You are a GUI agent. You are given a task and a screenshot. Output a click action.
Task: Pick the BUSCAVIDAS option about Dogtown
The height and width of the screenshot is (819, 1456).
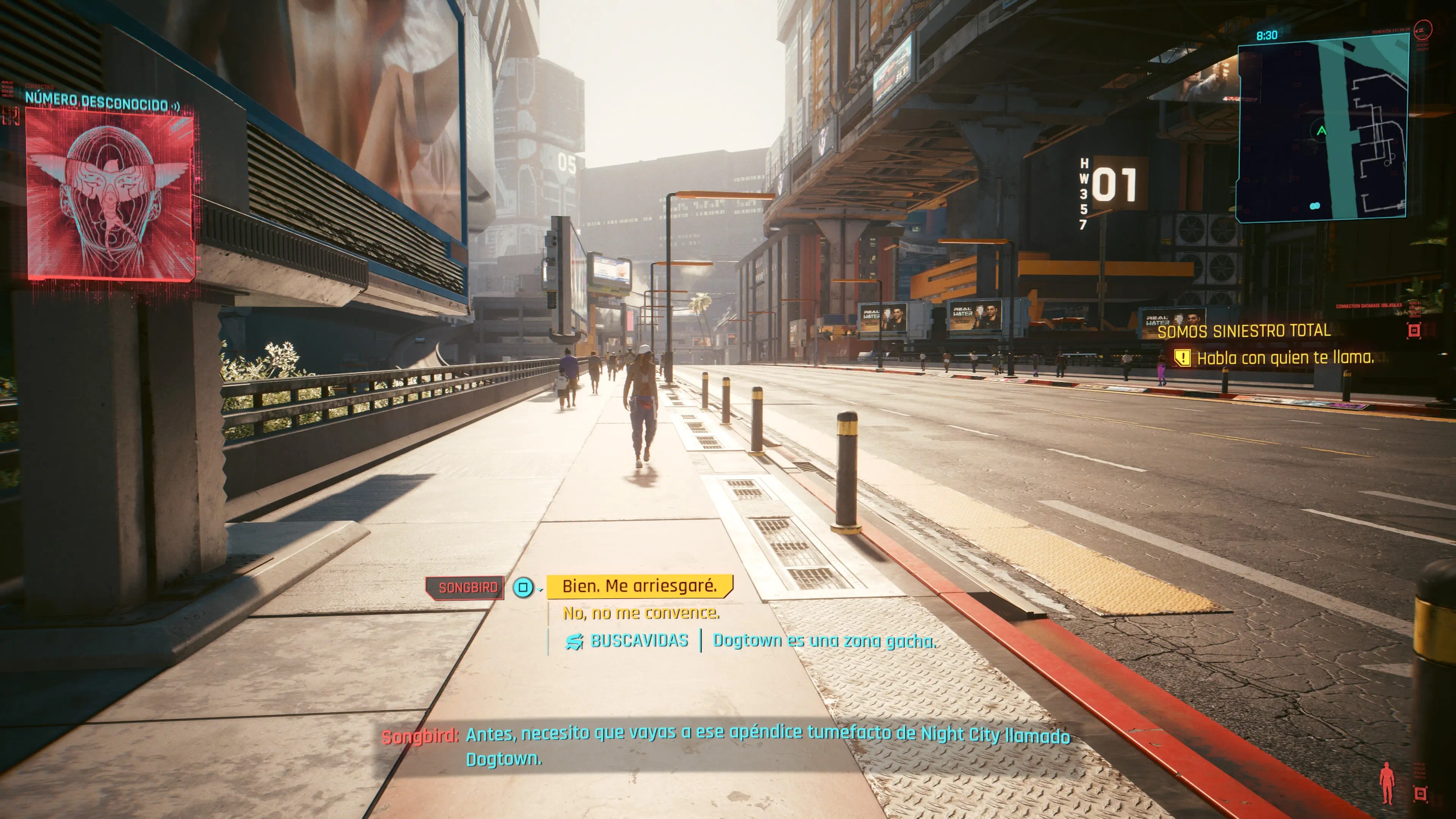tap(751, 641)
